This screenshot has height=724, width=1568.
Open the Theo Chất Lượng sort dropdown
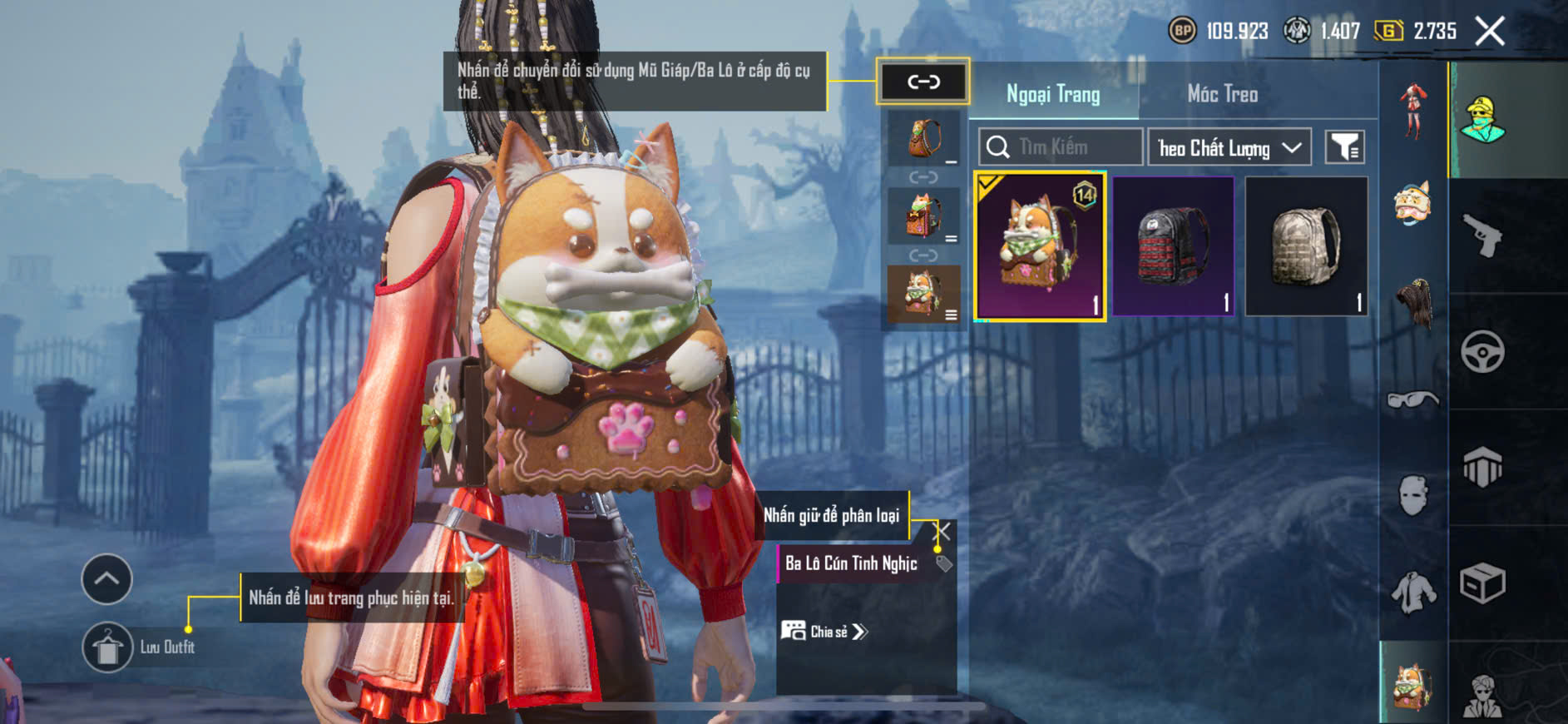tap(1229, 148)
